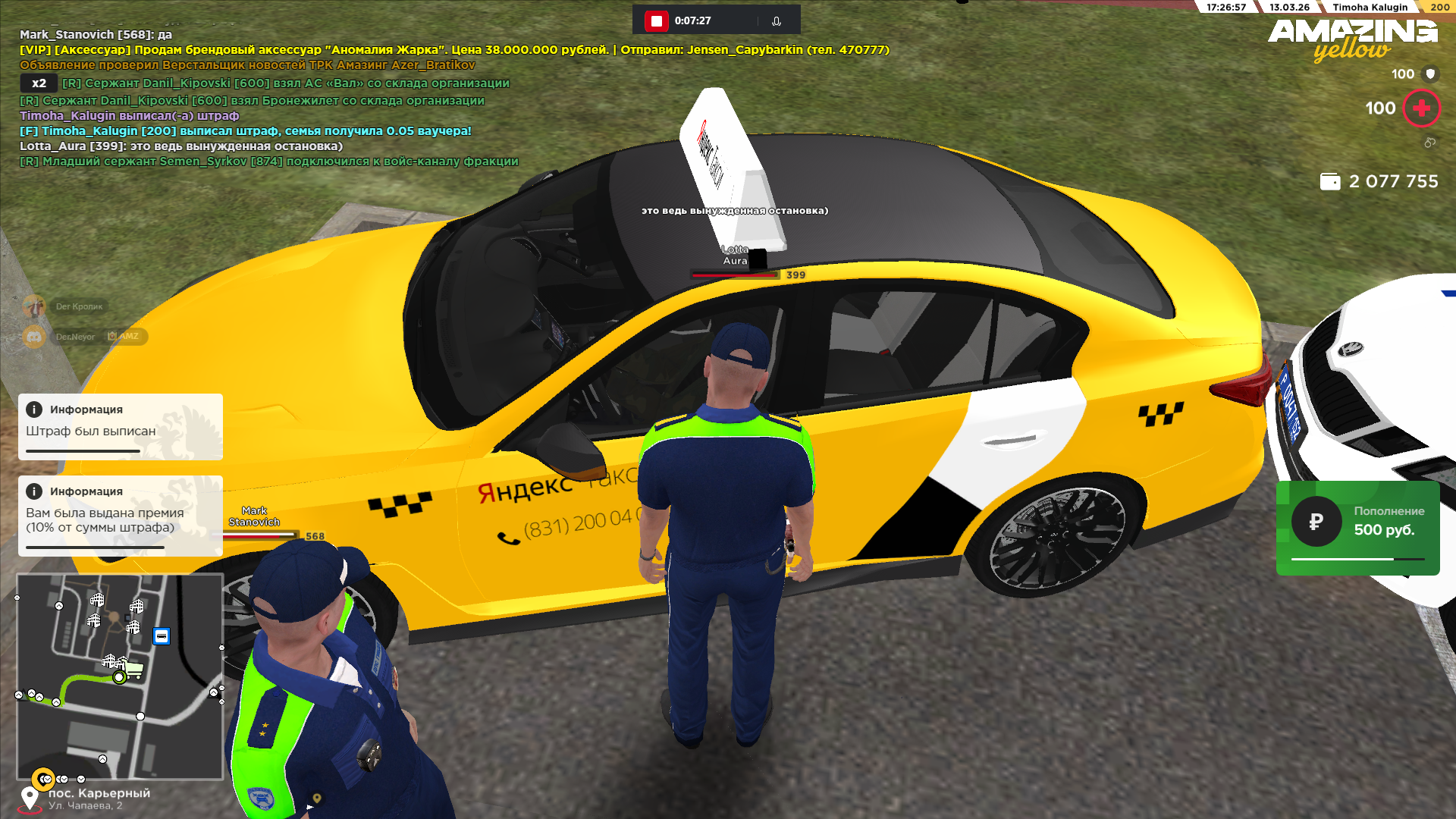Click the x2 repeat badge in chat
This screenshot has width=1456, height=819.
click(39, 83)
